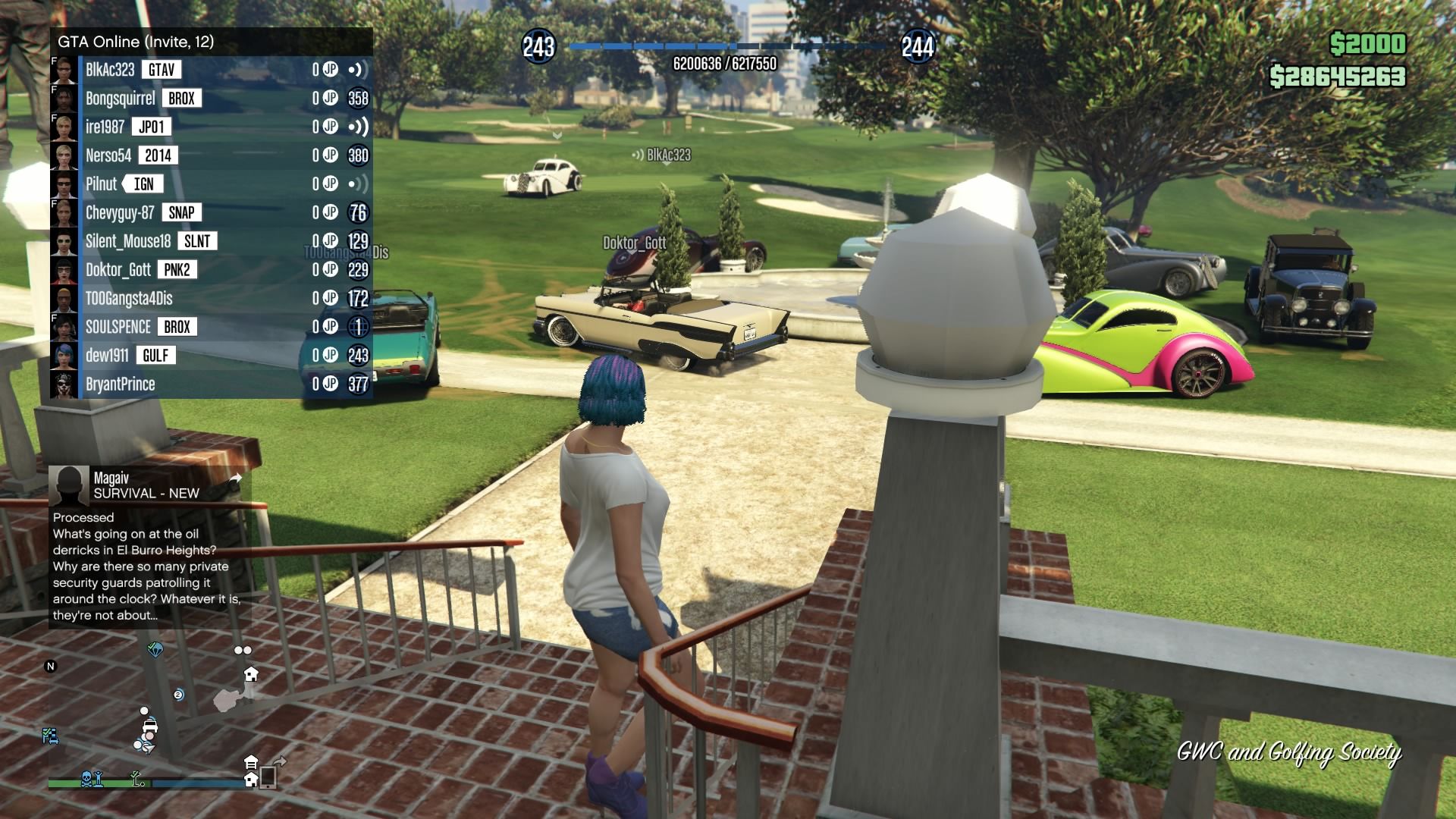Toggle Pilnut's voice chat indicator
1456x819 pixels.
point(358,184)
